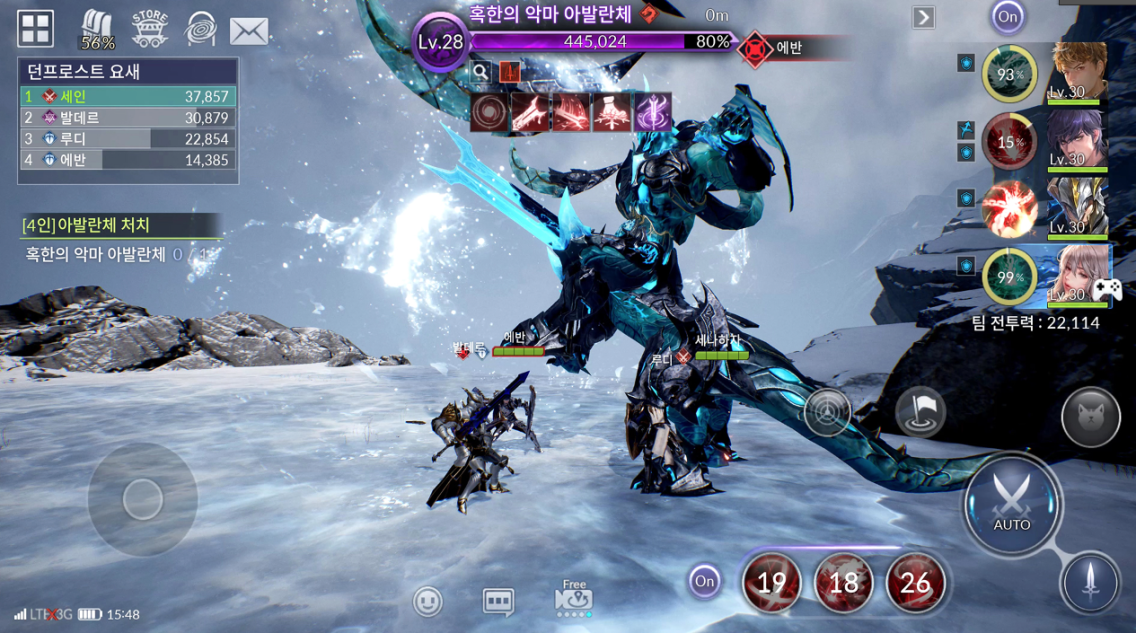Tap the sword basic attack button
The height and width of the screenshot is (633, 1136).
tap(1090, 583)
